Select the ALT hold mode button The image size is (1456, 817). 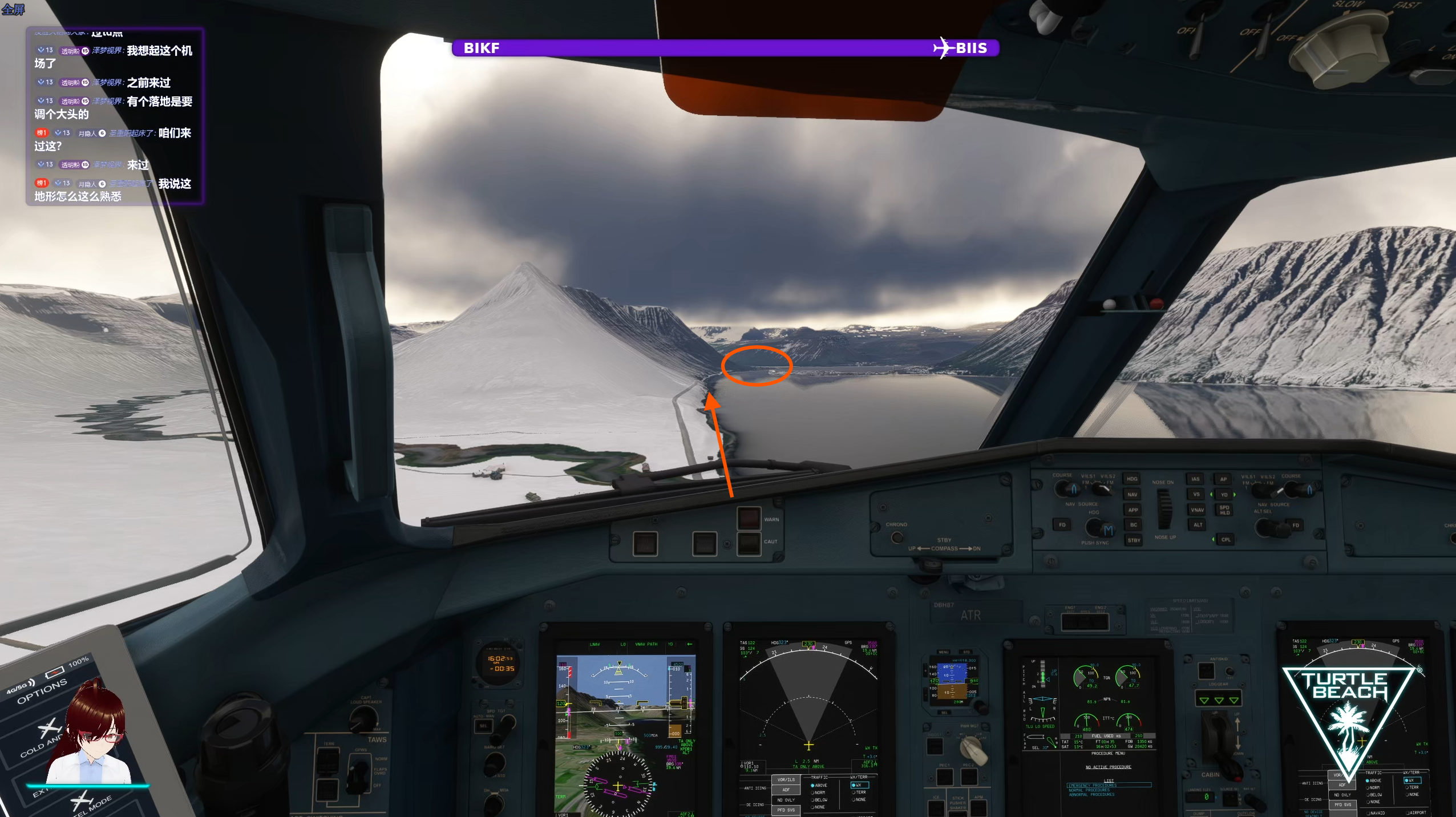click(1198, 525)
